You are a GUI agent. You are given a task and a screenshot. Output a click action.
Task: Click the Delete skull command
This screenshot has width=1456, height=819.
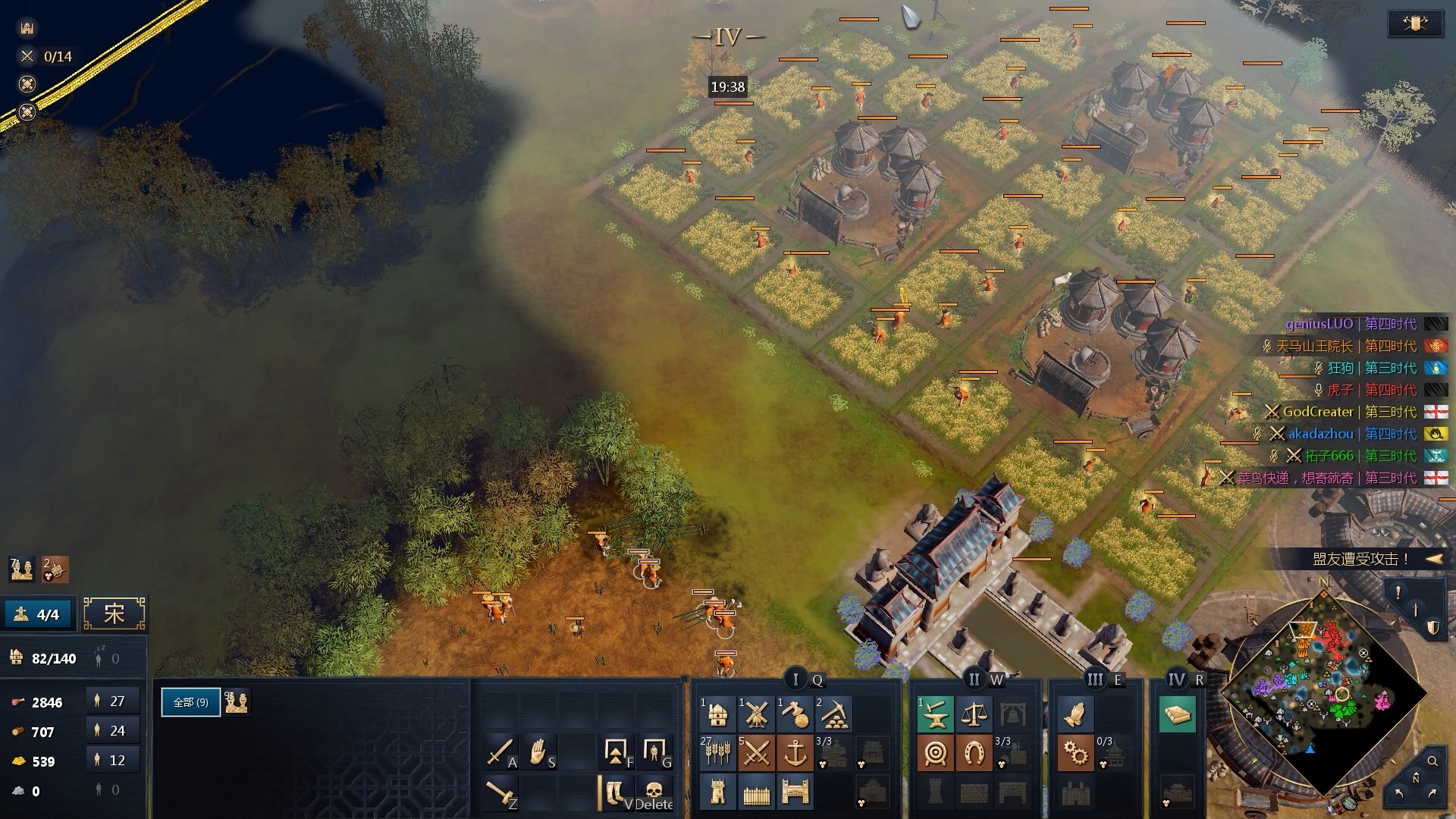[654, 792]
